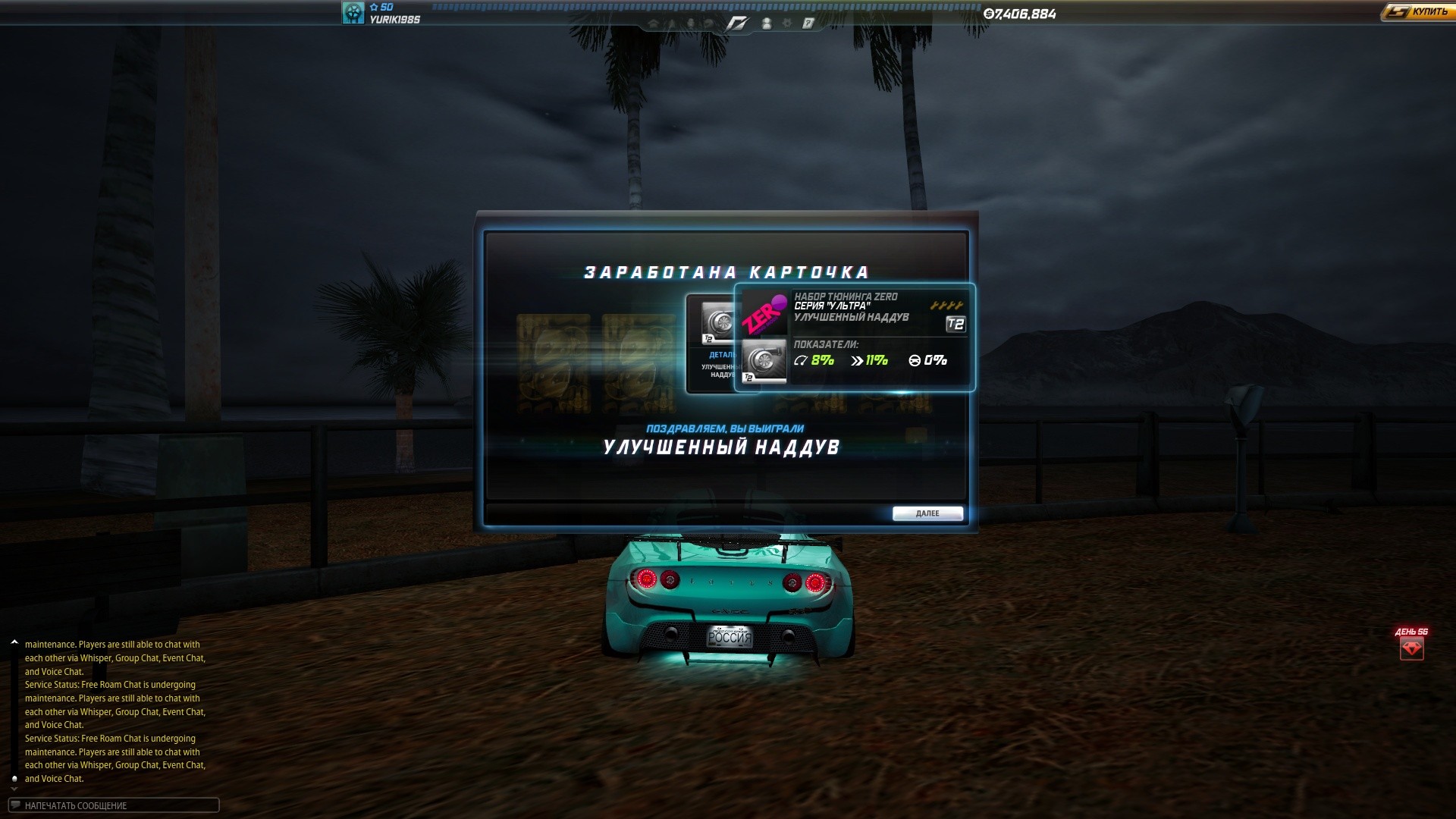Click the message input field in chat

pyautogui.click(x=114, y=805)
